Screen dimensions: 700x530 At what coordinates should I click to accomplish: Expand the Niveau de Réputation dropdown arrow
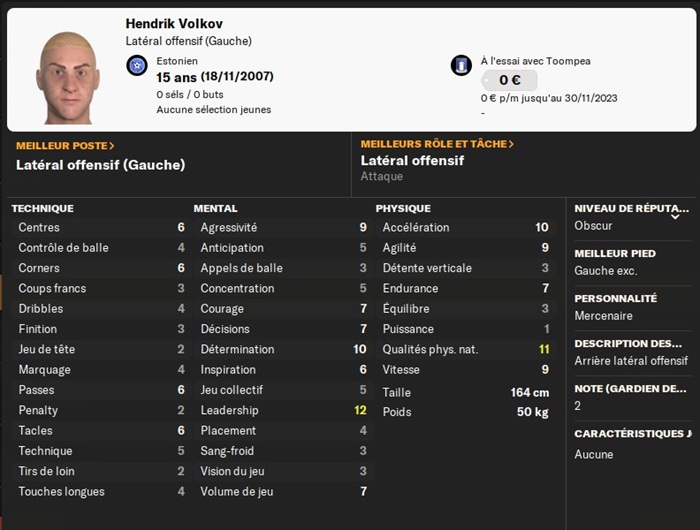click(x=675, y=214)
